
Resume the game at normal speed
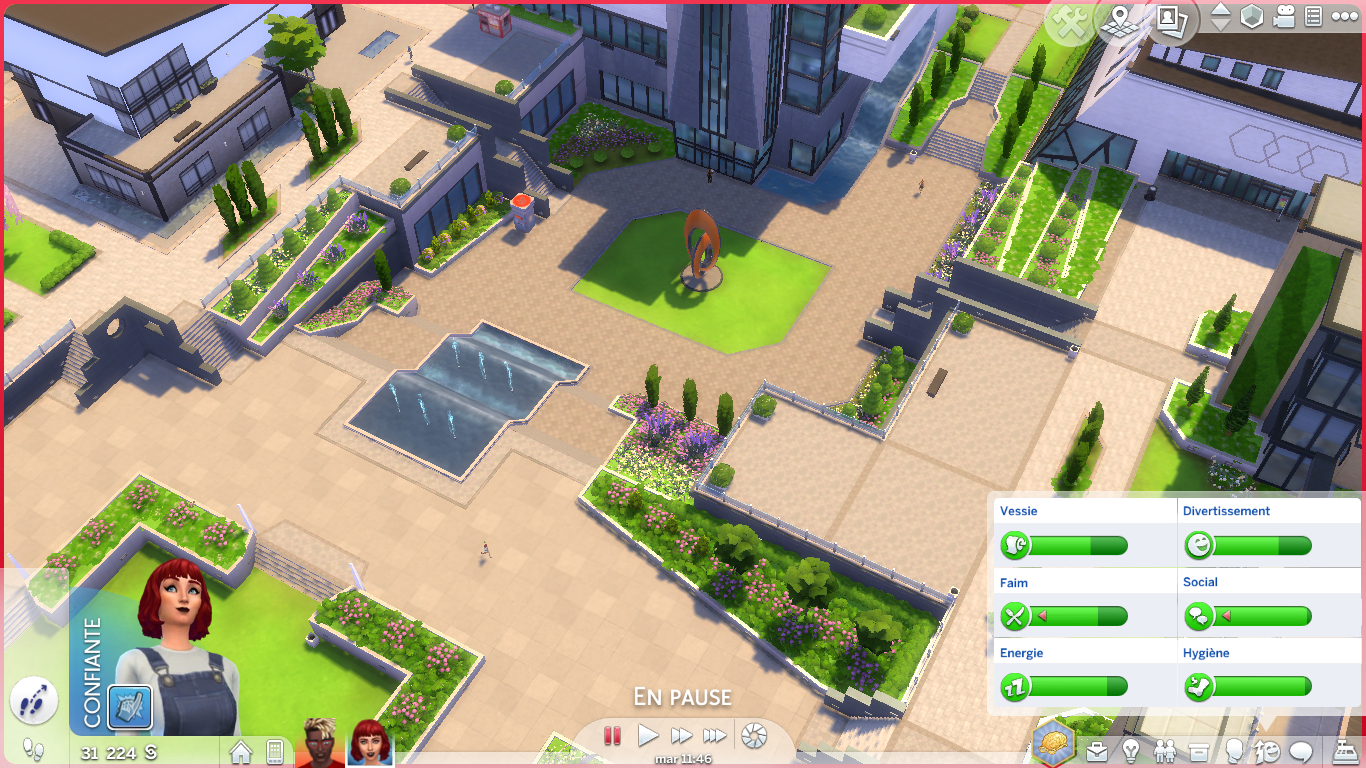point(648,736)
